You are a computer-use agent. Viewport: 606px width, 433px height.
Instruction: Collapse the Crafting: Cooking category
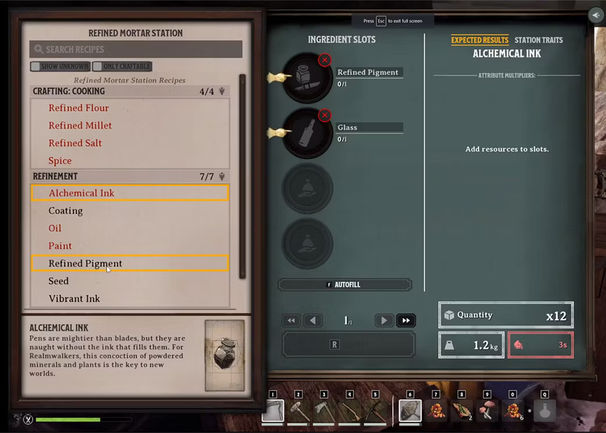tap(221, 91)
